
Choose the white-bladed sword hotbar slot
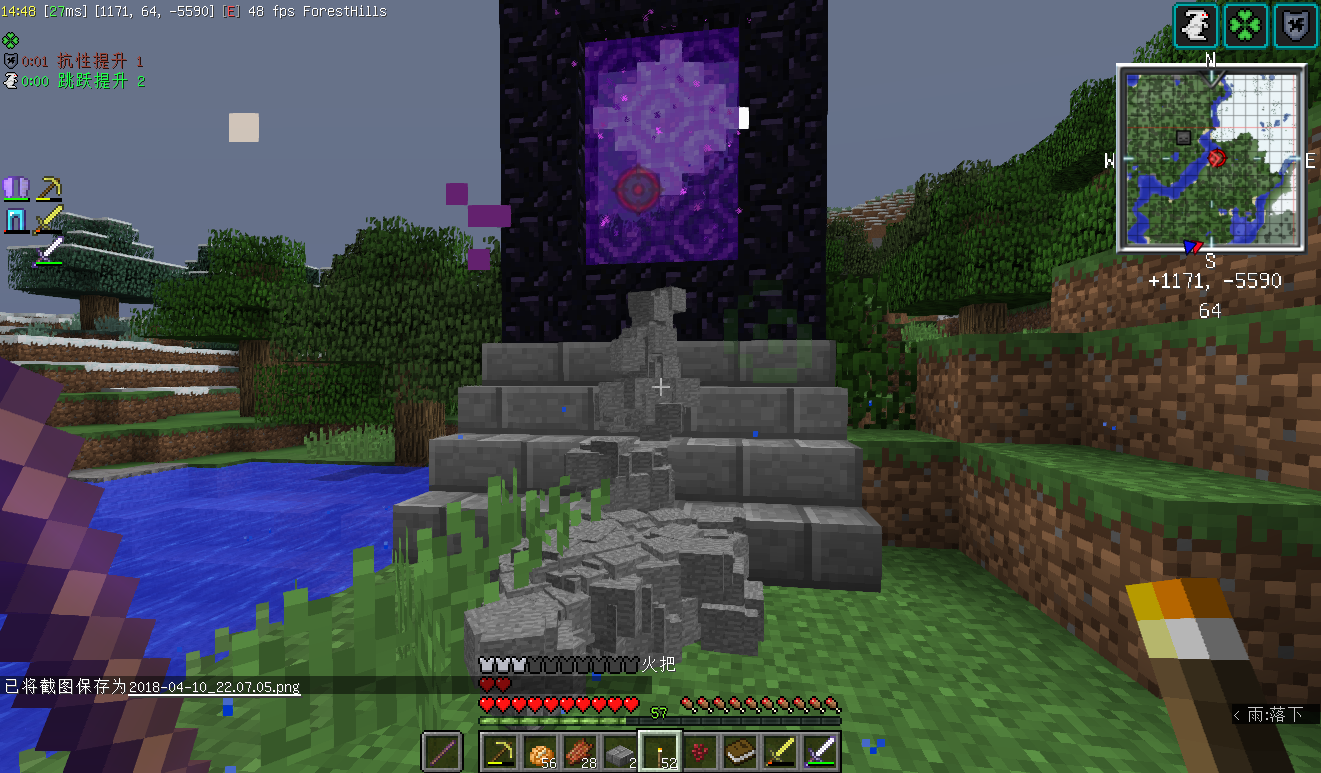pos(821,751)
